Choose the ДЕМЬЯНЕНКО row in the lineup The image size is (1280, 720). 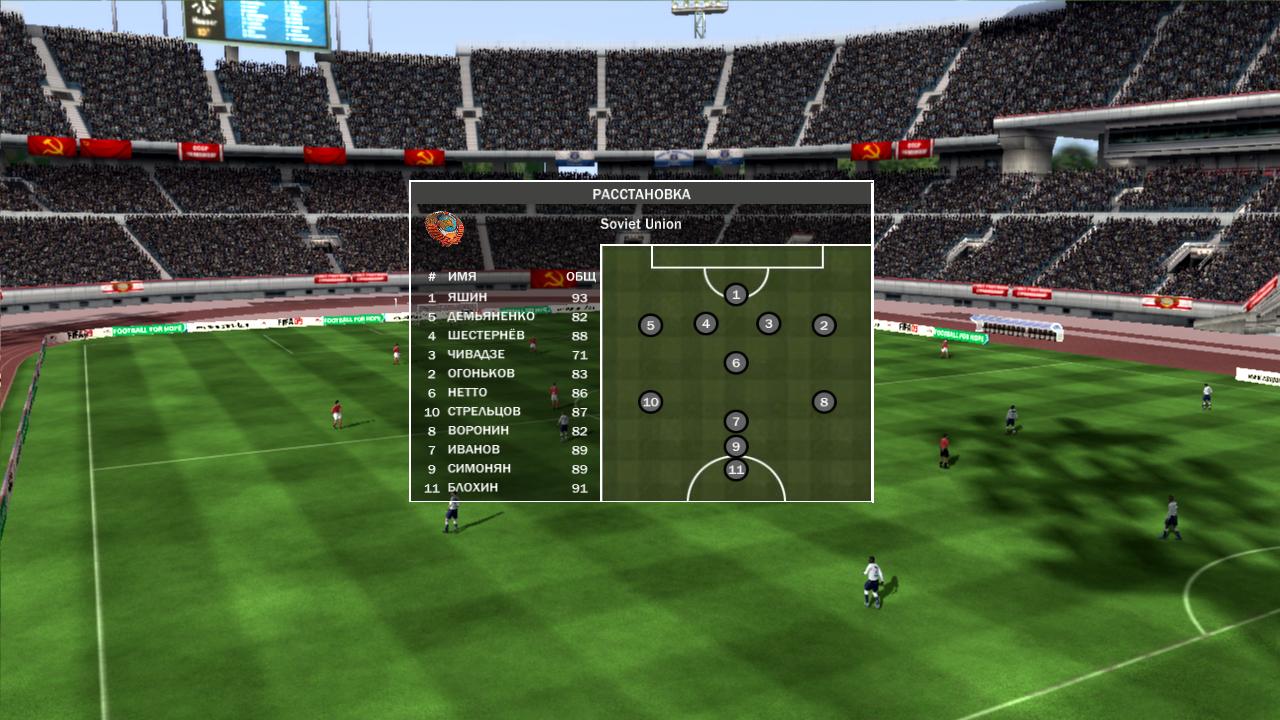tap(505, 316)
